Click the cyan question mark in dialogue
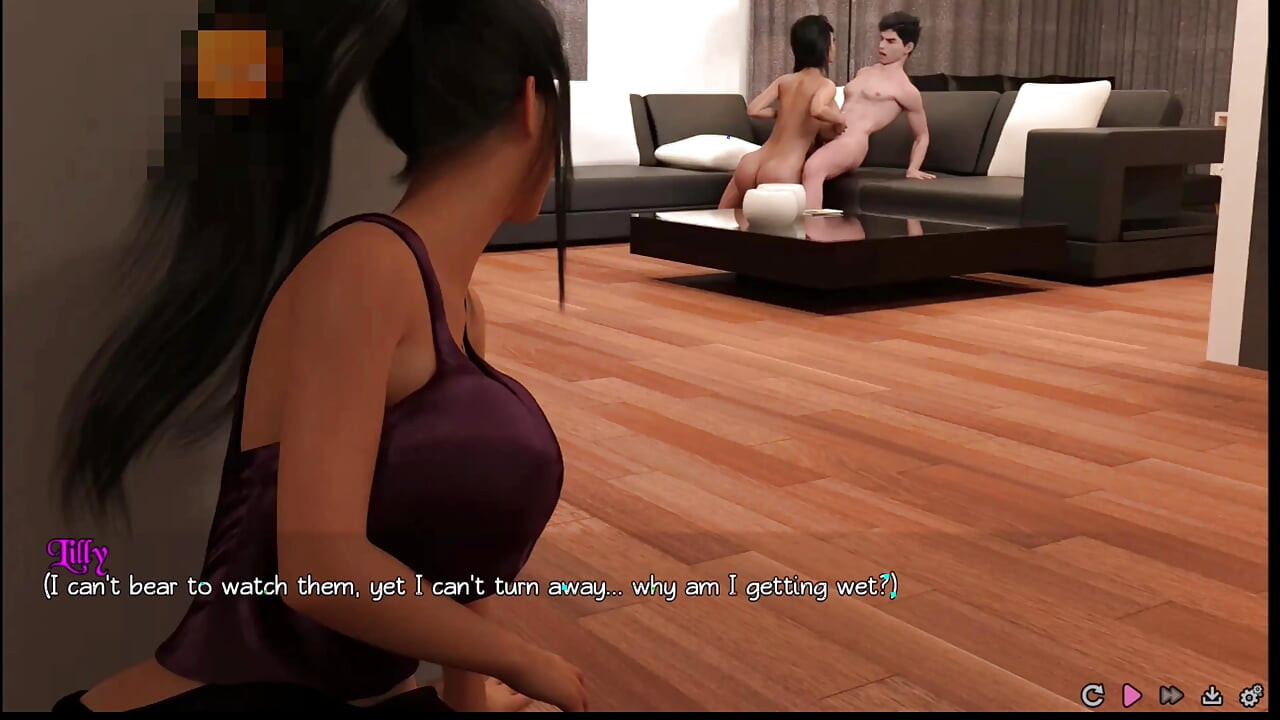 (x=884, y=585)
